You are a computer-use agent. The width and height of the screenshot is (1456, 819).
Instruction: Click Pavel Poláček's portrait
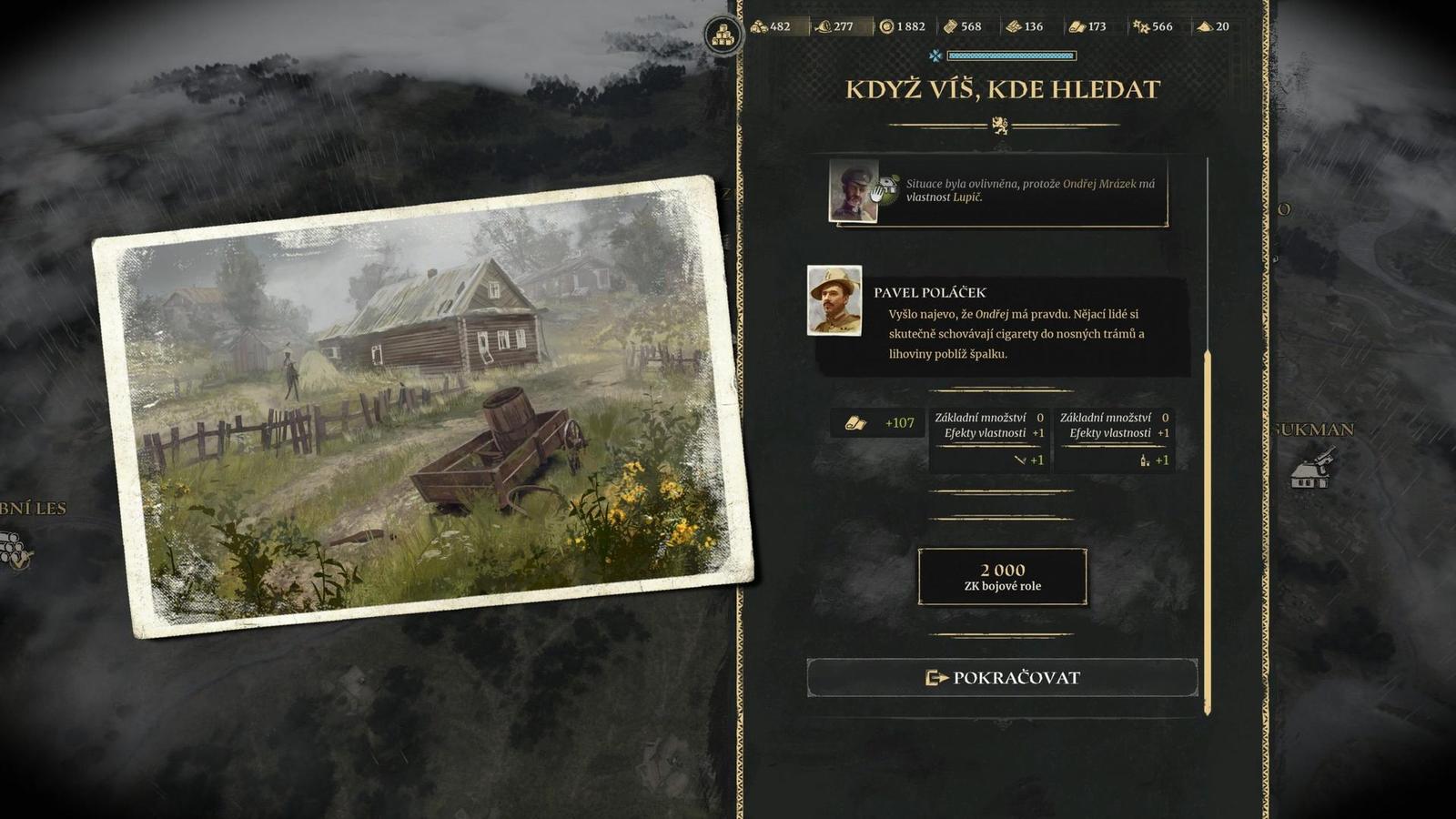tap(835, 300)
